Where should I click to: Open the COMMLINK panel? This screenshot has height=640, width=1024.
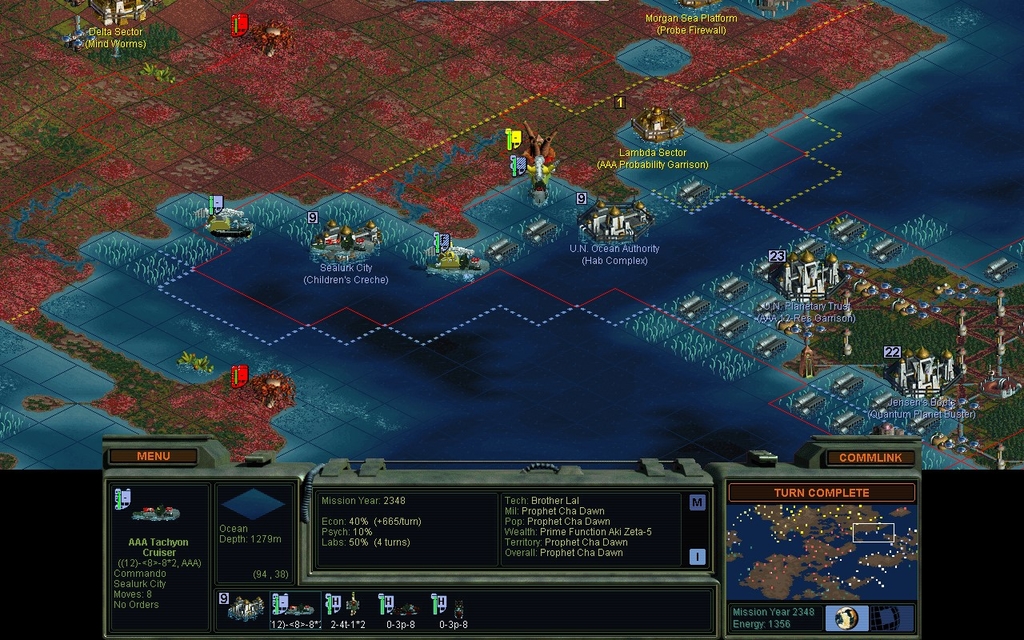[868, 457]
